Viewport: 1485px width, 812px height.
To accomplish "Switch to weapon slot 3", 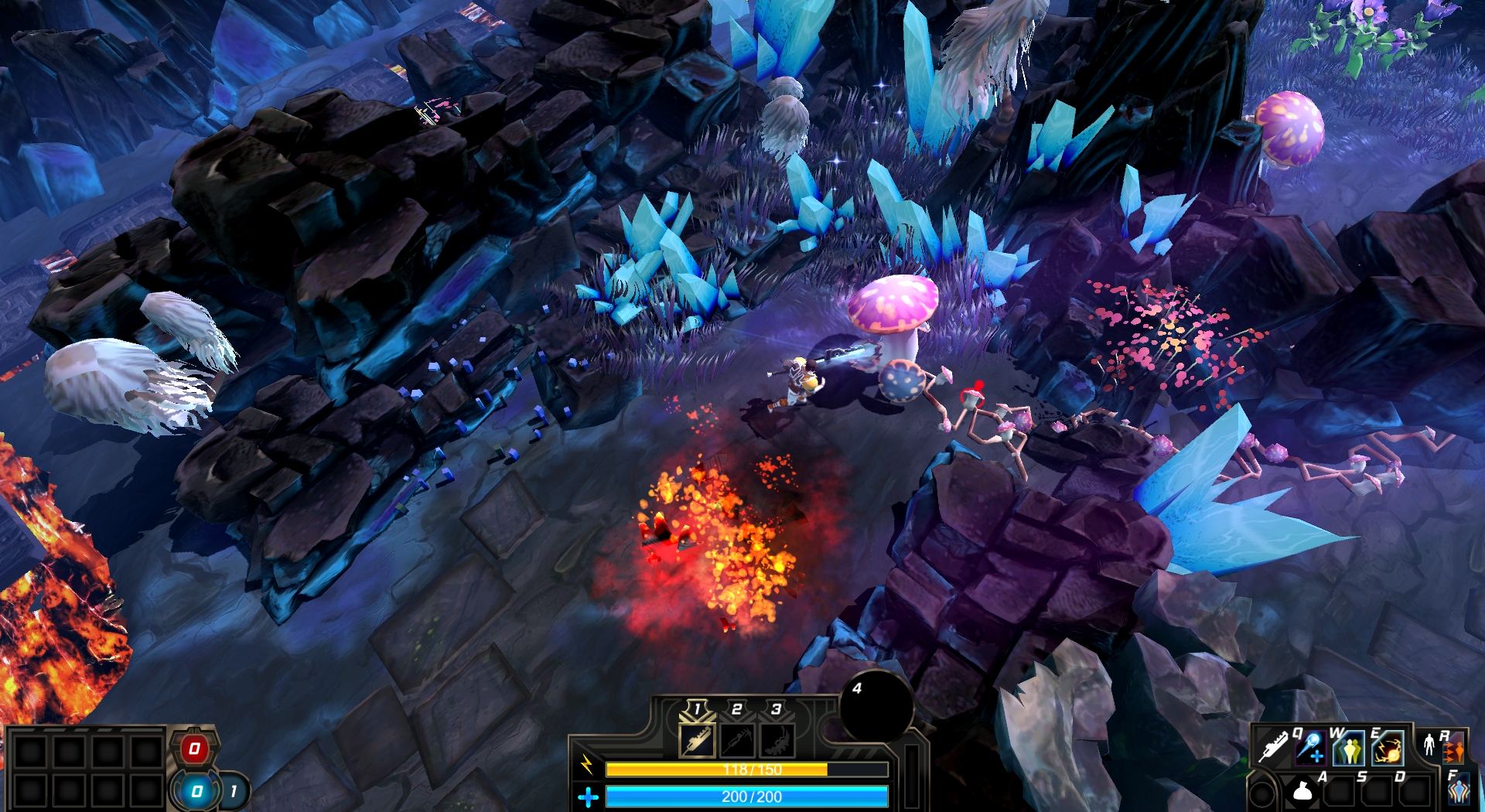I will click(777, 740).
